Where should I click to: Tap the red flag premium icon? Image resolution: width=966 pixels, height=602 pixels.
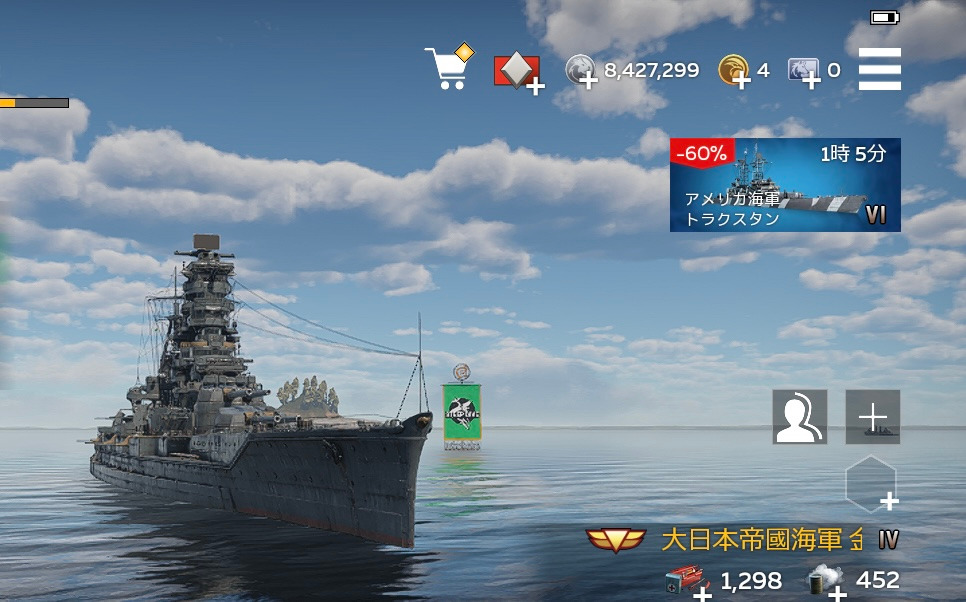517,71
